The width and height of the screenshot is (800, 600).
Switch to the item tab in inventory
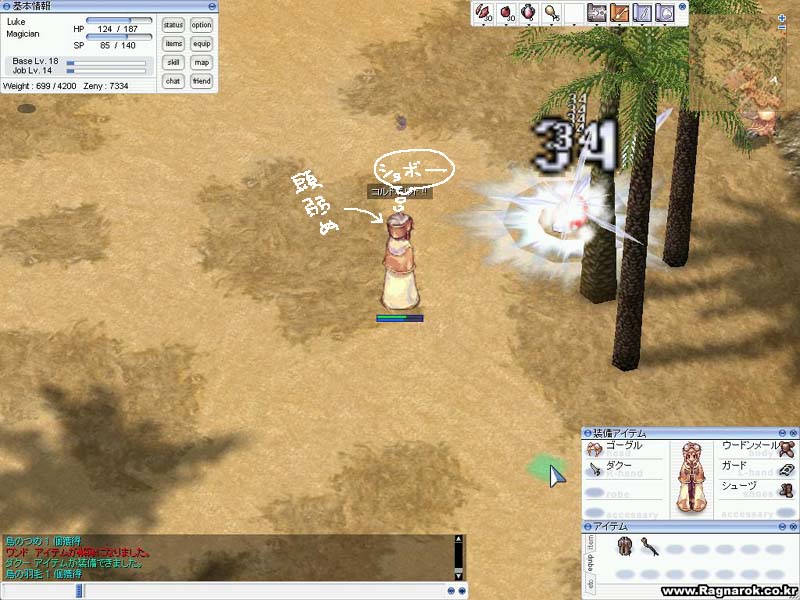(x=588, y=542)
